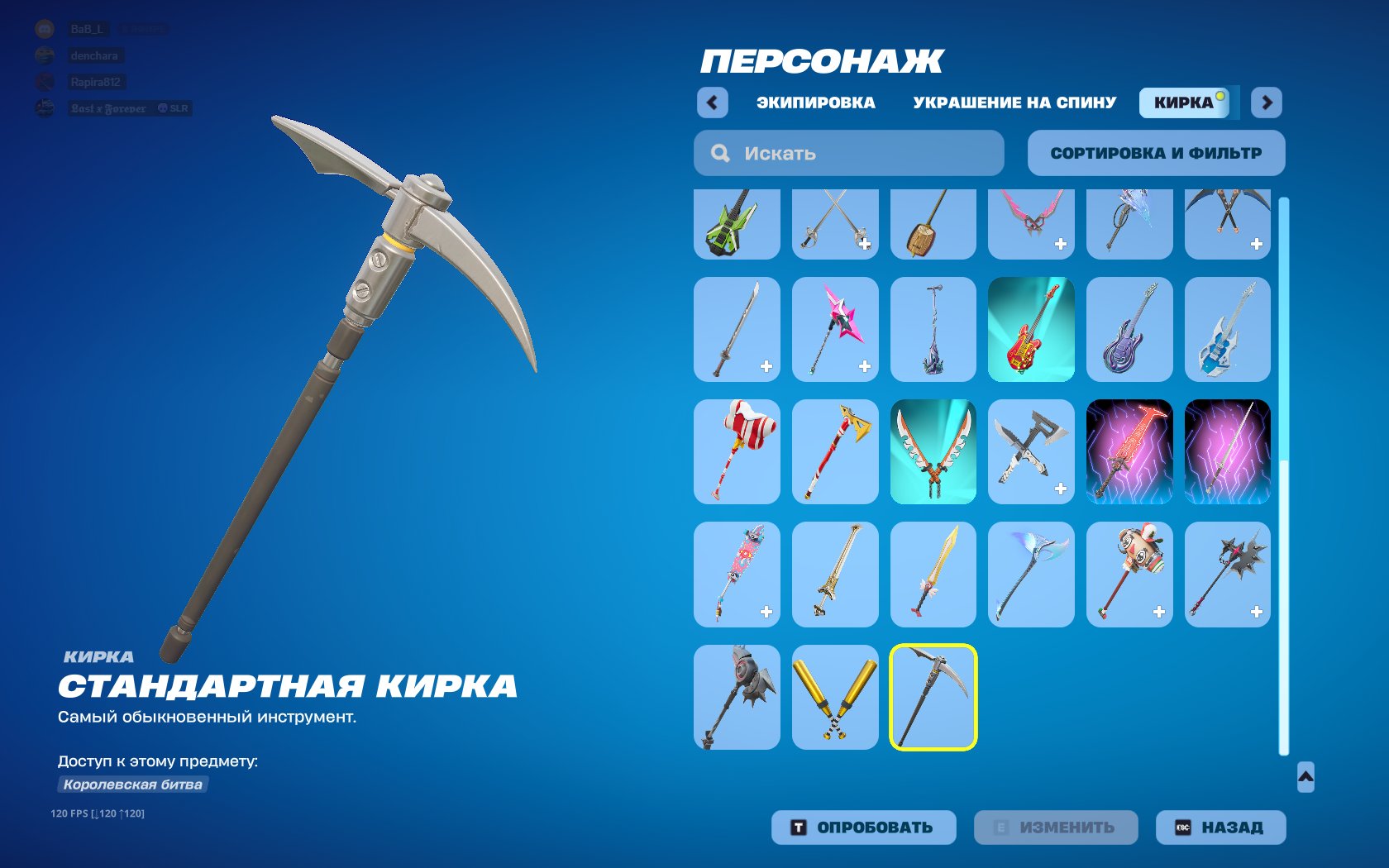
Task: Select the currently equipped standard pickaxe
Action: pos(933,697)
